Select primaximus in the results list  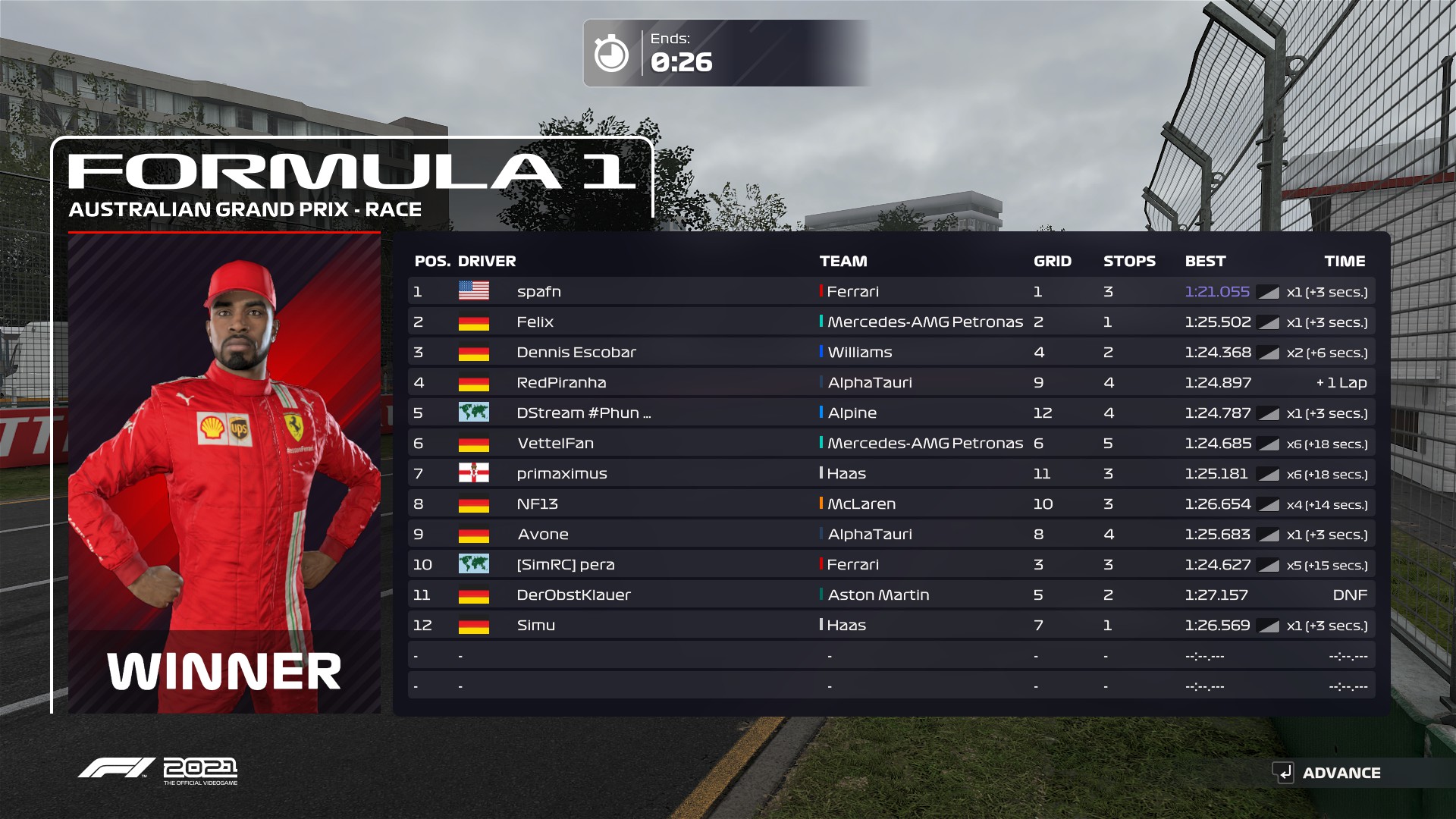pyautogui.click(x=890, y=473)
